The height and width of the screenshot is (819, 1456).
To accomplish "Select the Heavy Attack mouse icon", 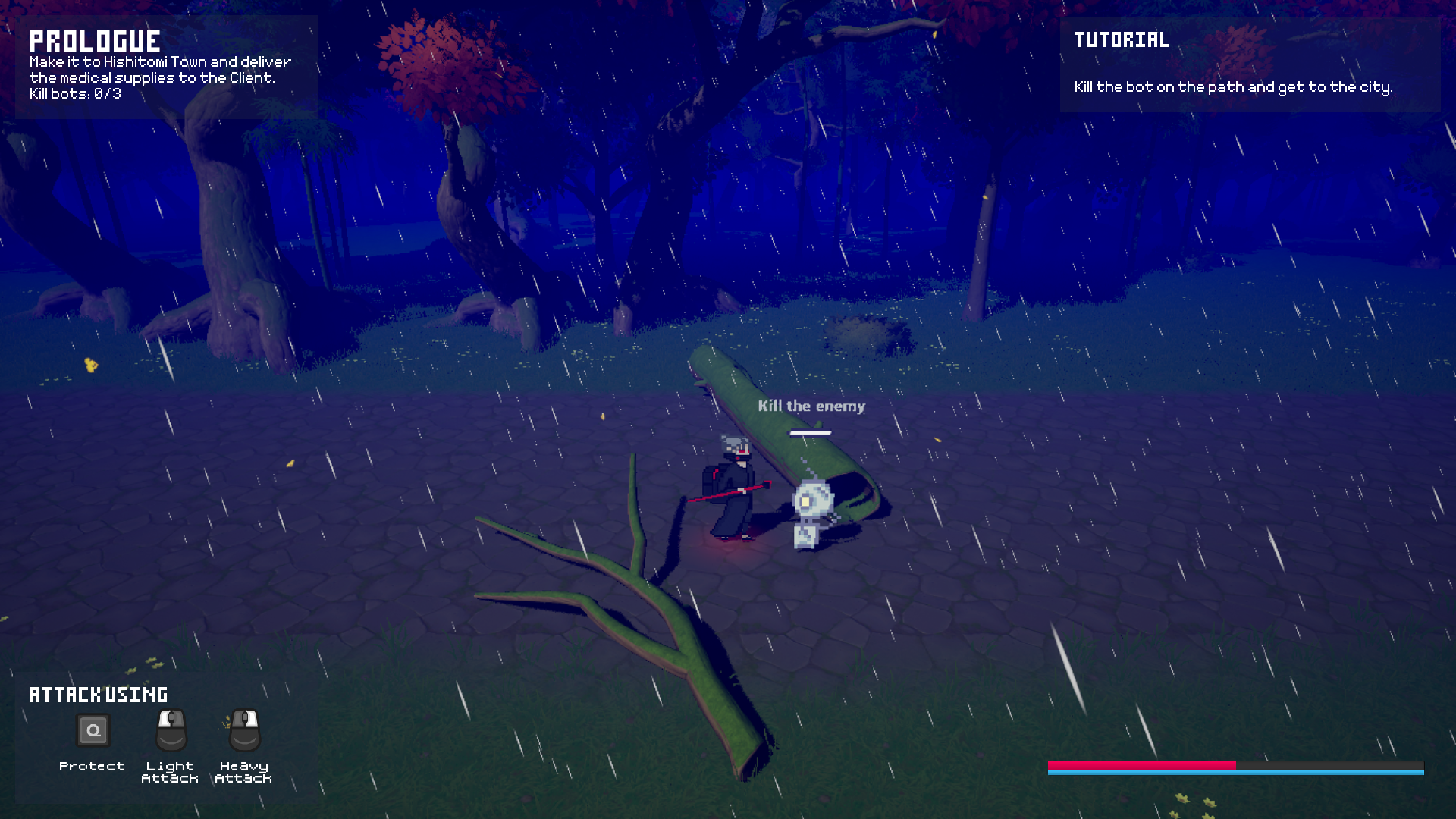I will [244, 730].
